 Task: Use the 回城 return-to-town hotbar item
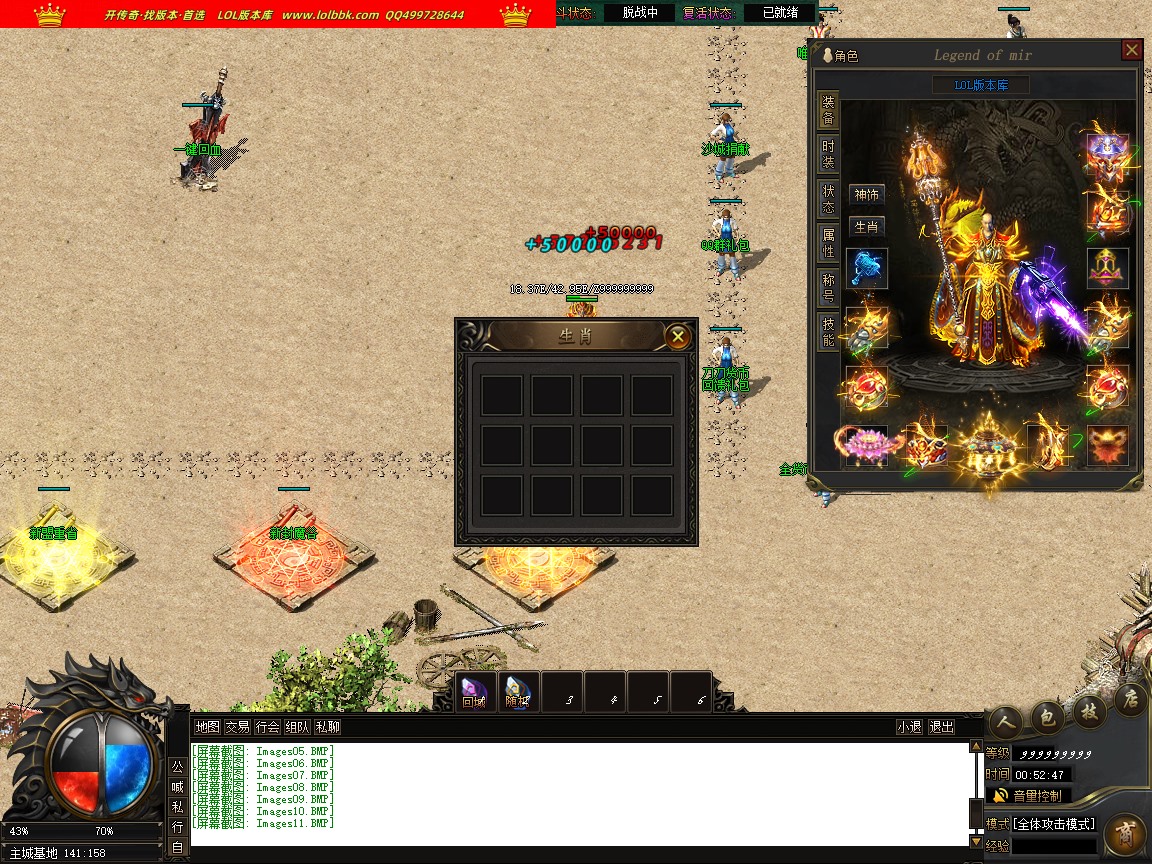pos(474,692)
